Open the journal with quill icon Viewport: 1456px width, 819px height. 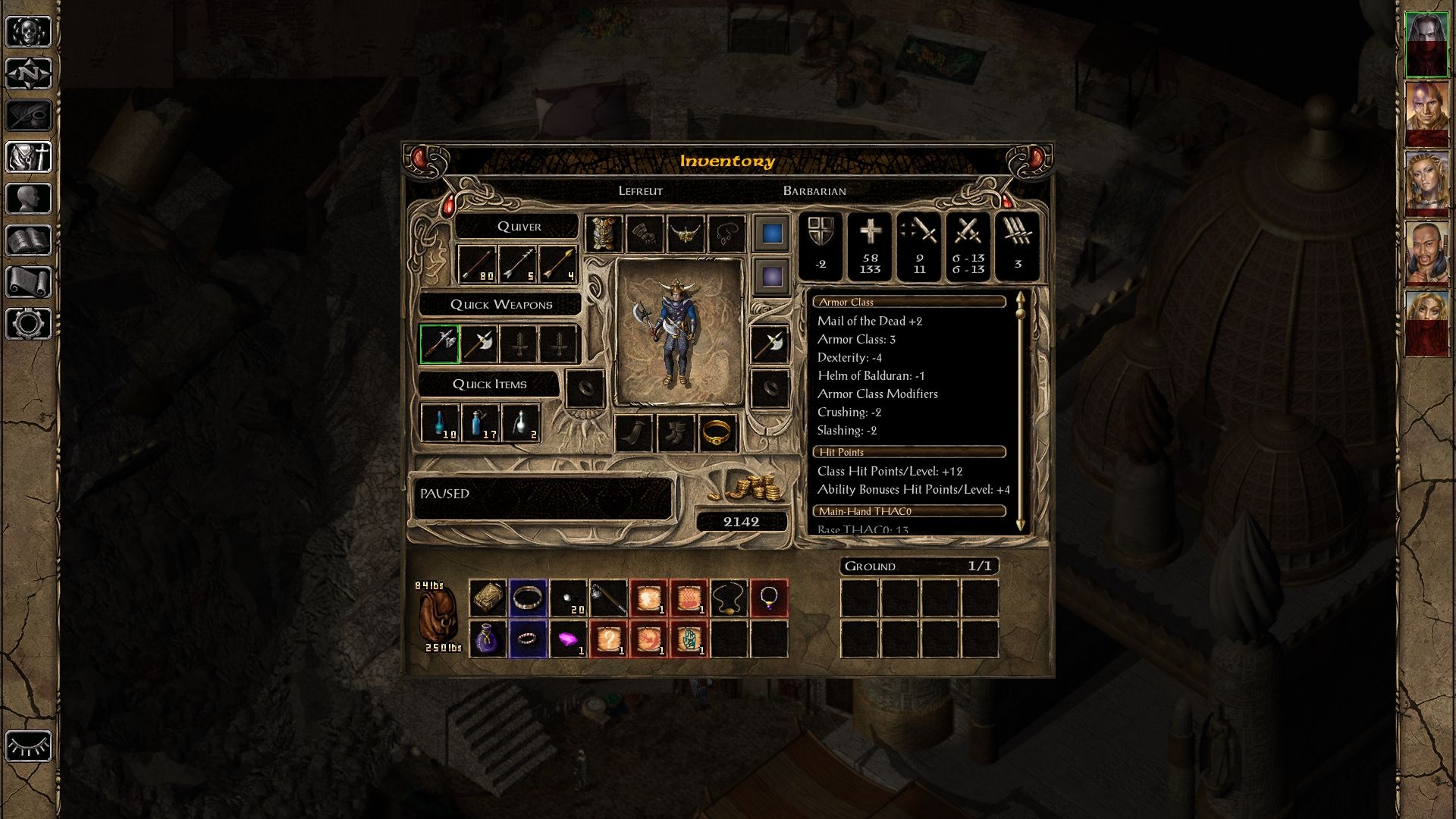point(29,115)
